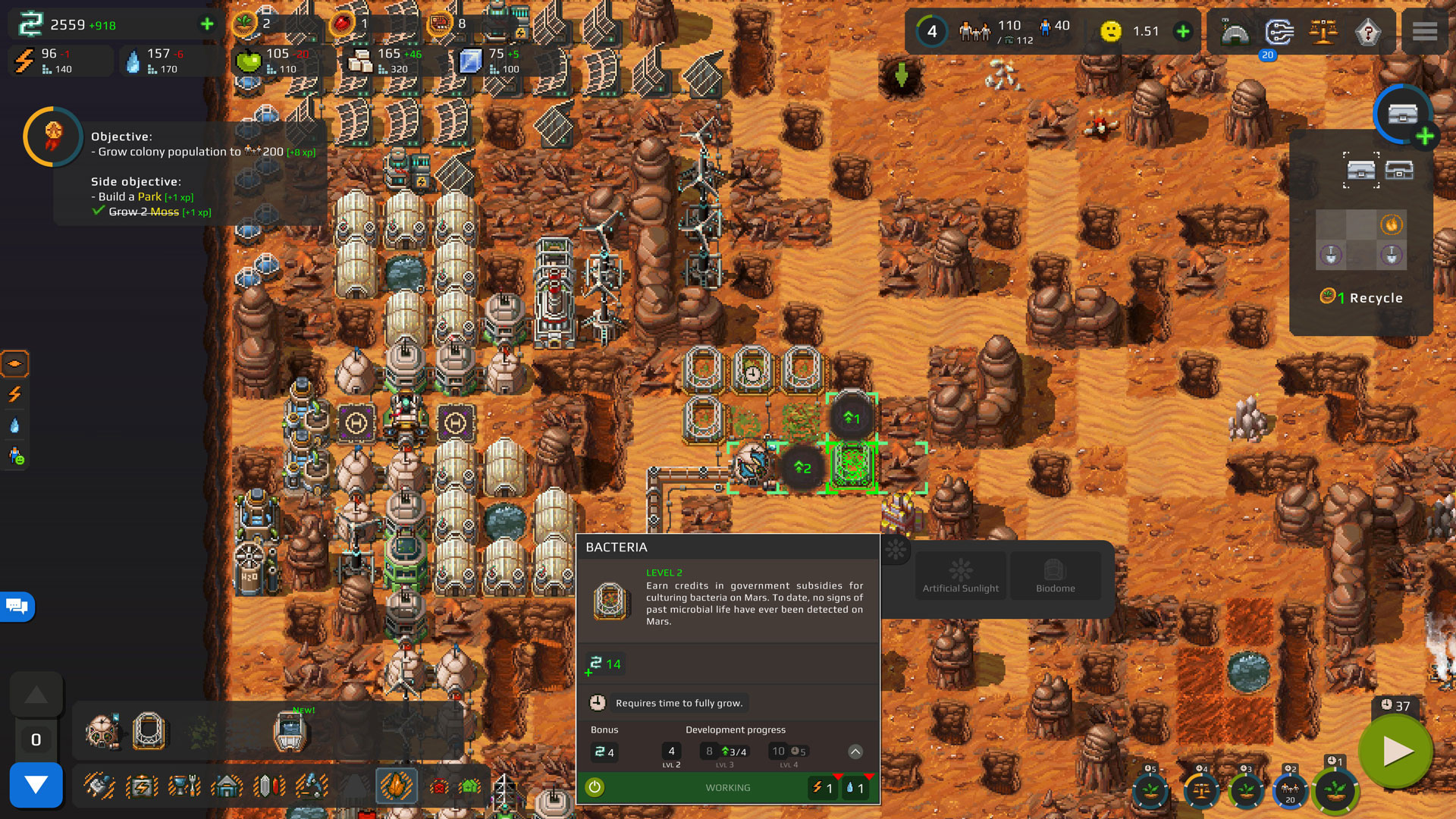Click the blue down-arrow level button
This screenshot has width=1456, height=819.
point(36,785)
